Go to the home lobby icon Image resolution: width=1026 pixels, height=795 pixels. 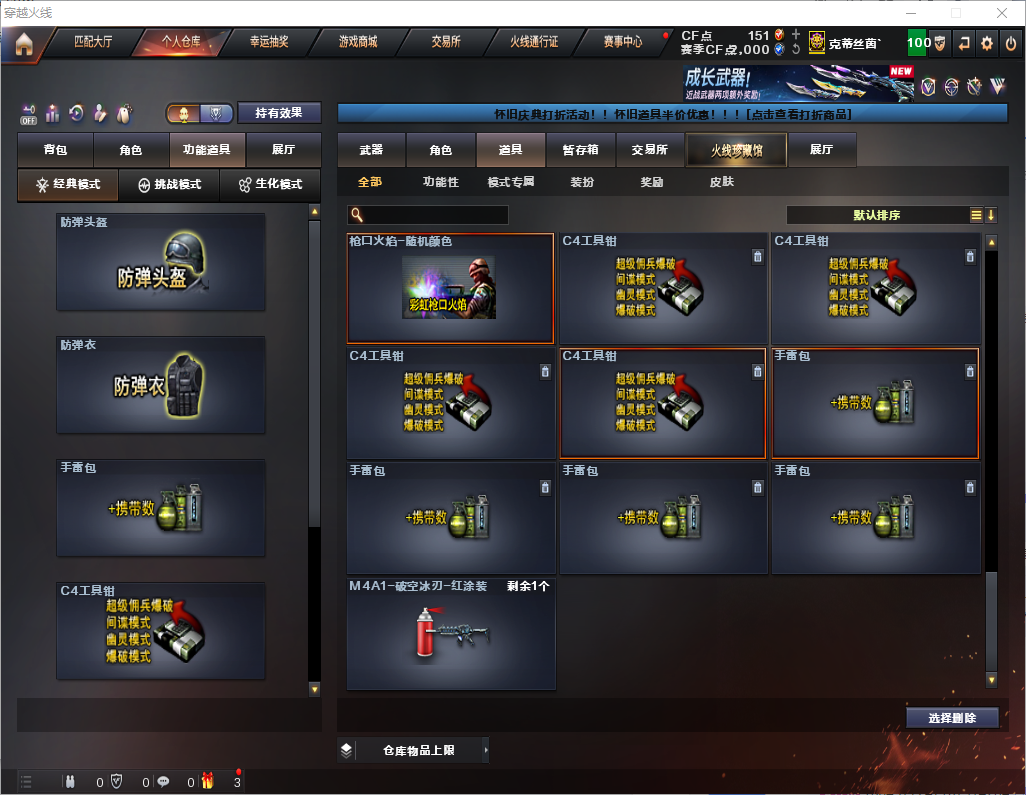[x=23, y=43]
